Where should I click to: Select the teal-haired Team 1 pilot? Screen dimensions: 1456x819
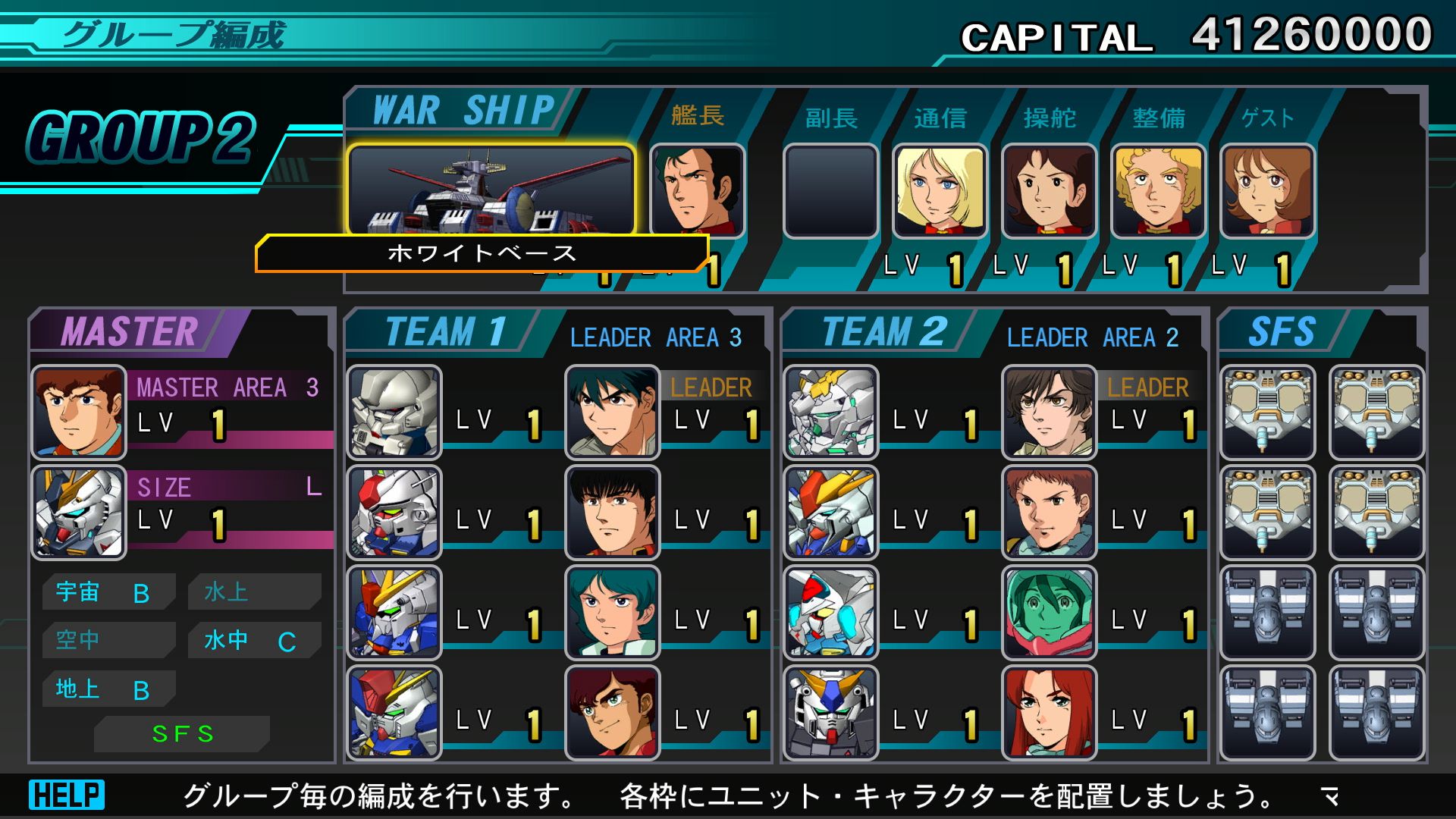coord(613,613)
